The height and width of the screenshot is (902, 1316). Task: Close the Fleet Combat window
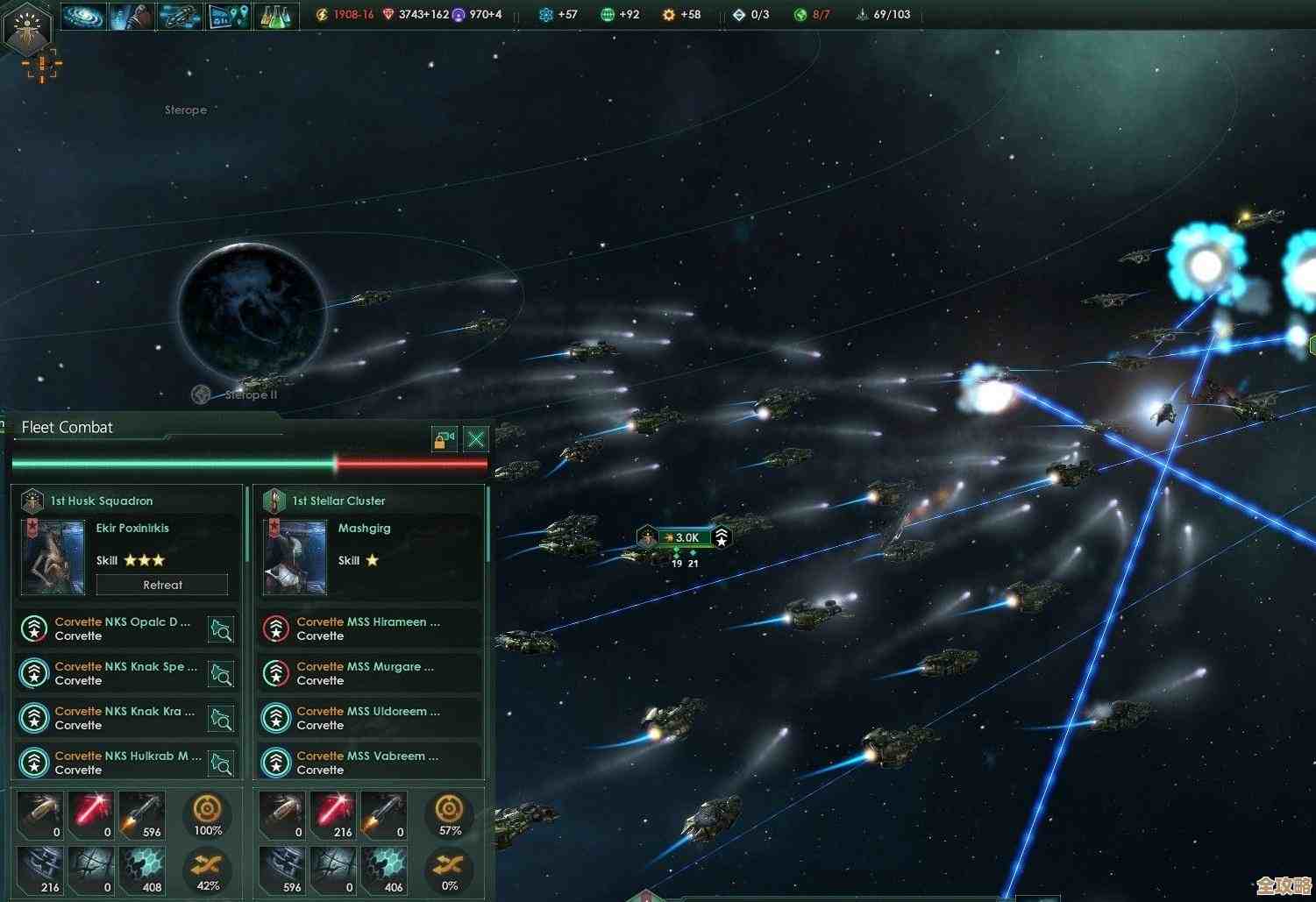(x=475, y=438)
